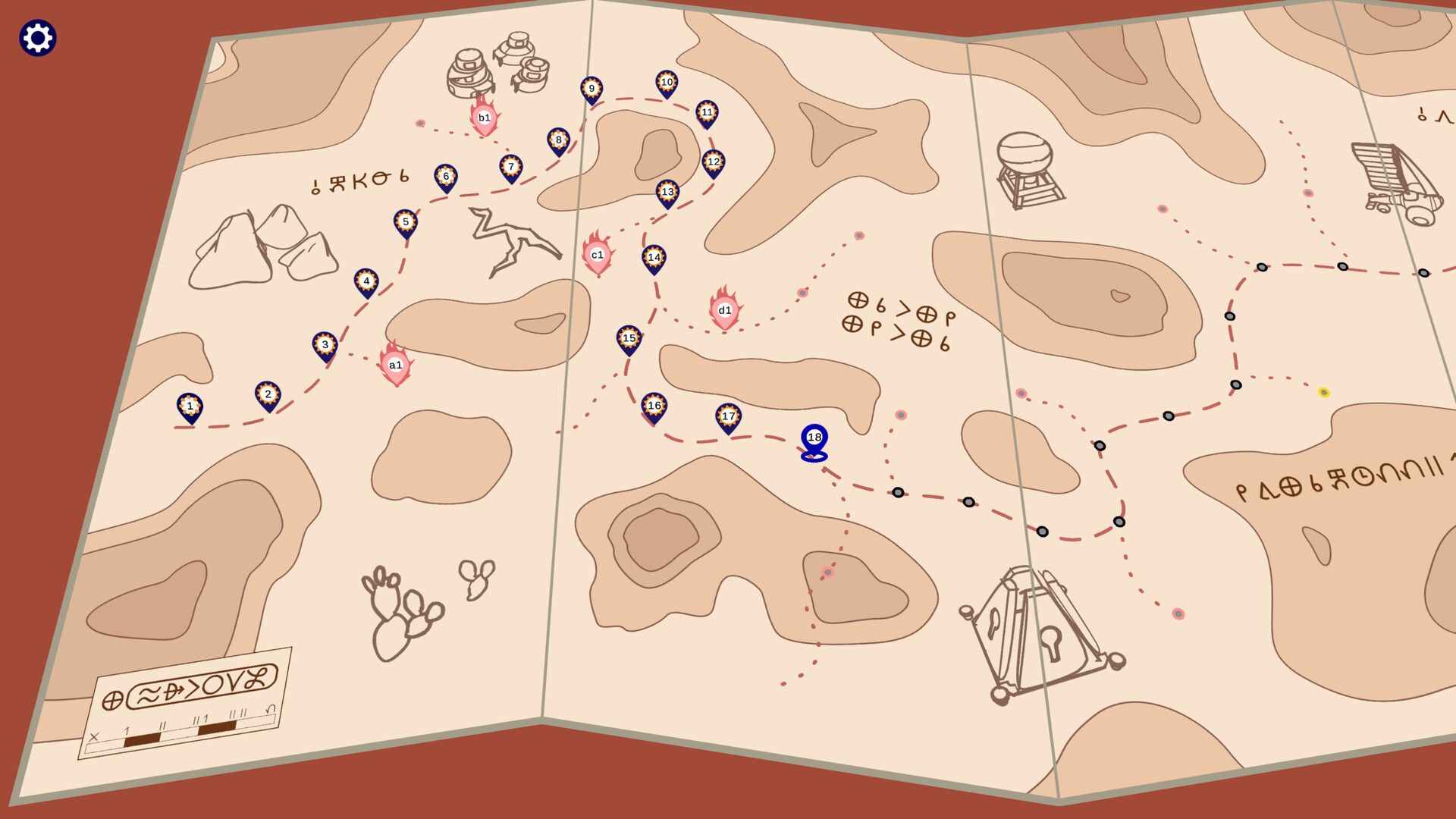Select level 2 map pin
The height and width of the screenshot is (819, 1456).
pos(268,393)
